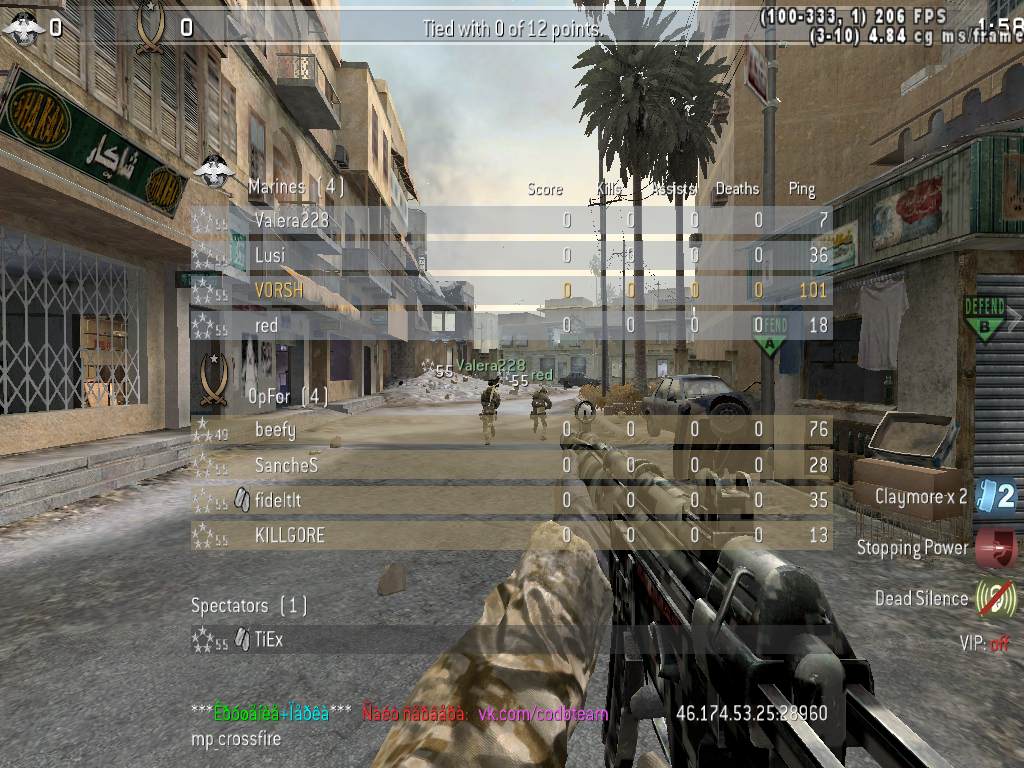Screen dimensions: 1024x768
Task: Click the Claymore x 2 icon
Action: pyautogui.click(x=996, y=496)
